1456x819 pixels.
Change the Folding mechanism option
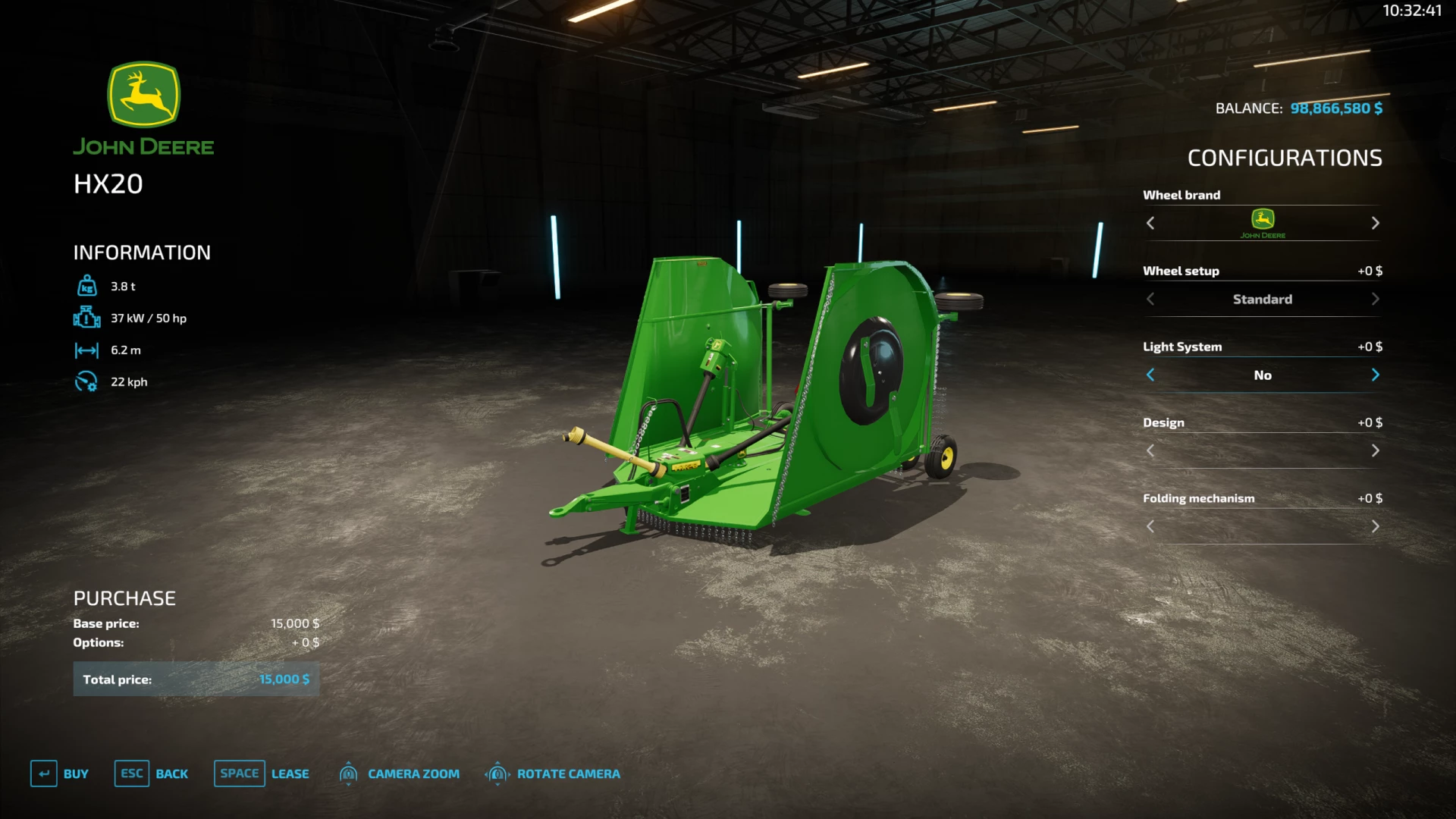(x=1376, y=526)
